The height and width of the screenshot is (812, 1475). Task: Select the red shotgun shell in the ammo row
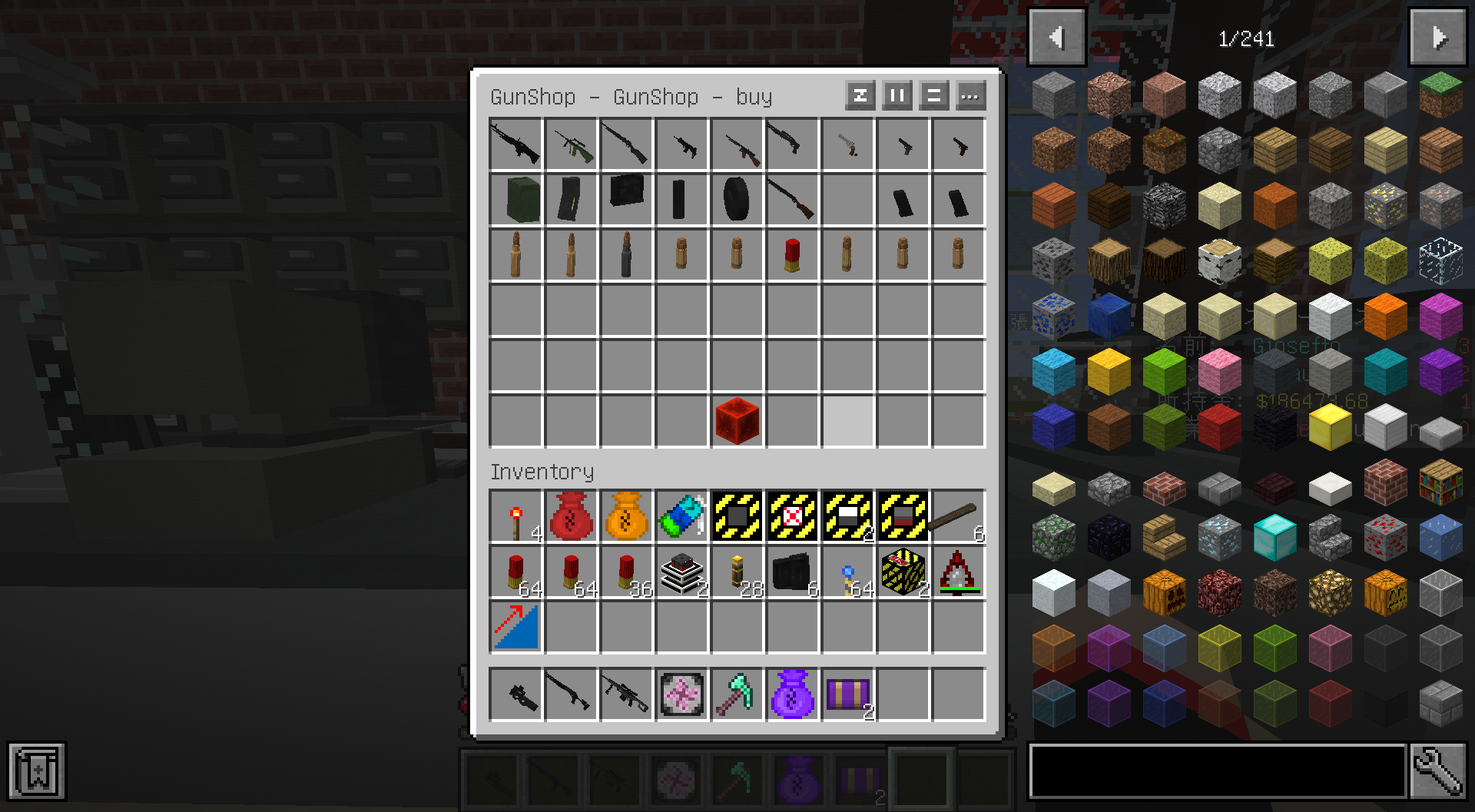[792, 256]
